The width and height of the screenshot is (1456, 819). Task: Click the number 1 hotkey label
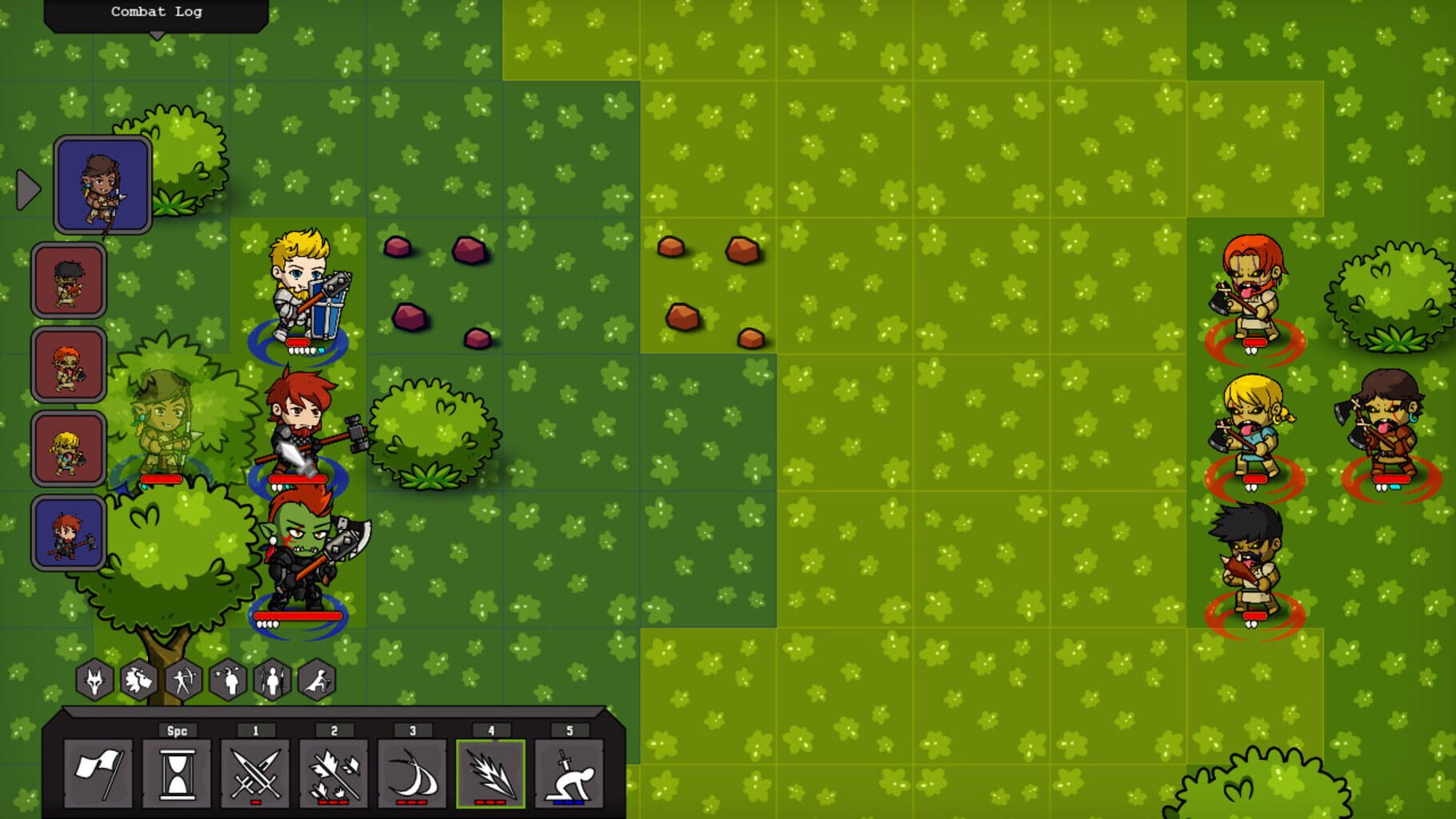(x=256, y=729)
